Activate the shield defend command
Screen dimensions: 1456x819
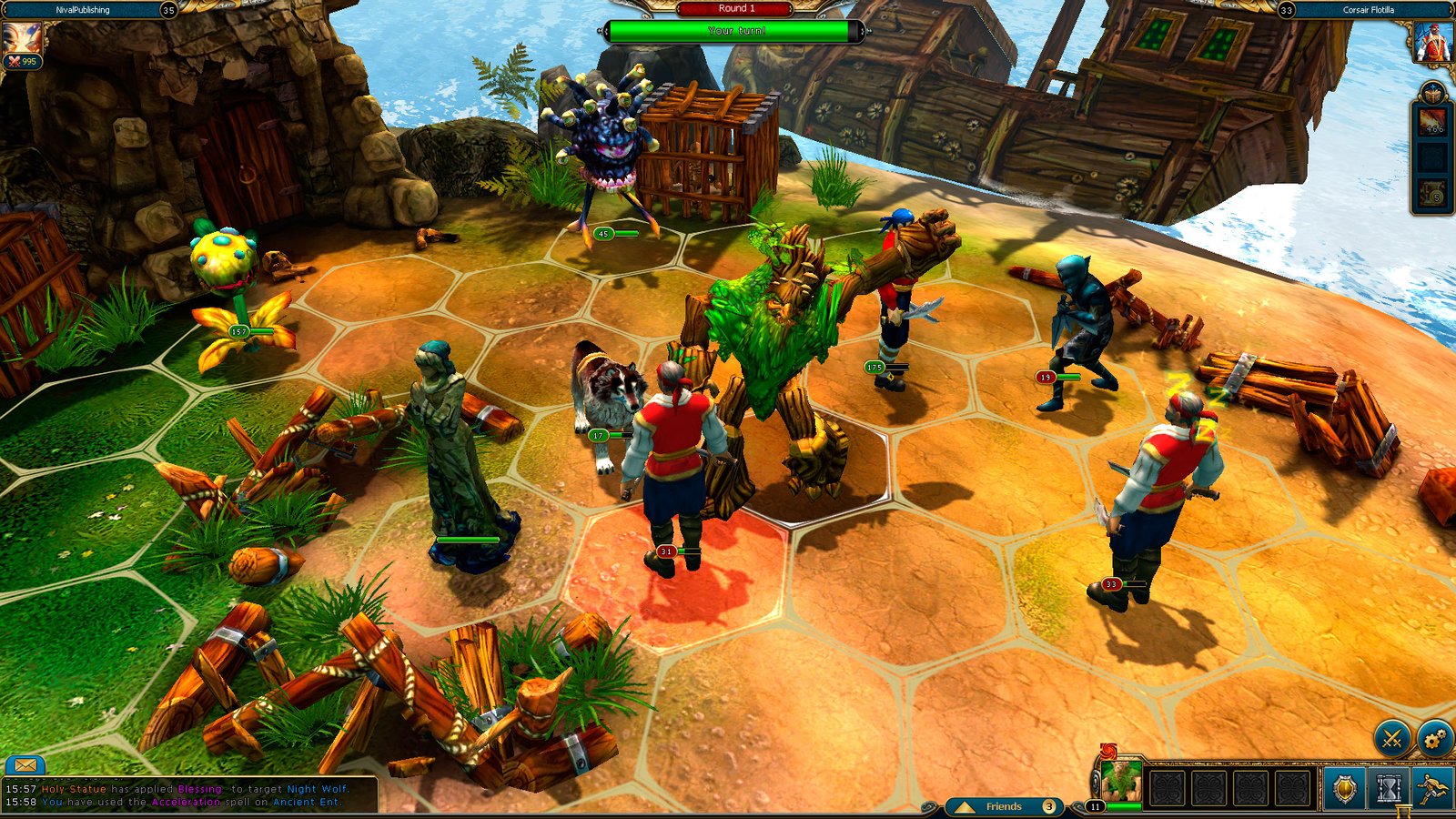(1344, 788)
